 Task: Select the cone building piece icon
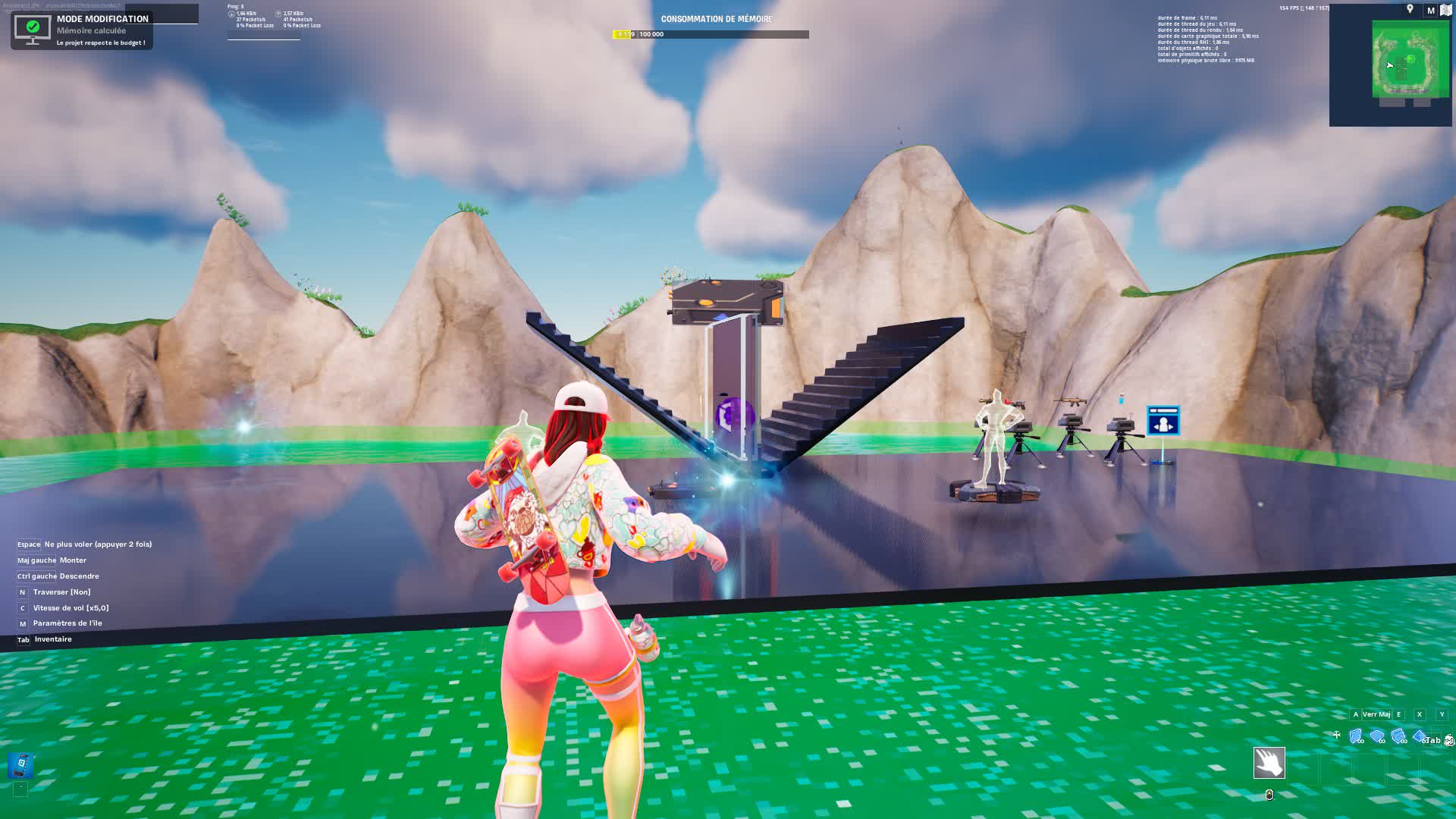pyautogui.click(x=1420, y=733)
